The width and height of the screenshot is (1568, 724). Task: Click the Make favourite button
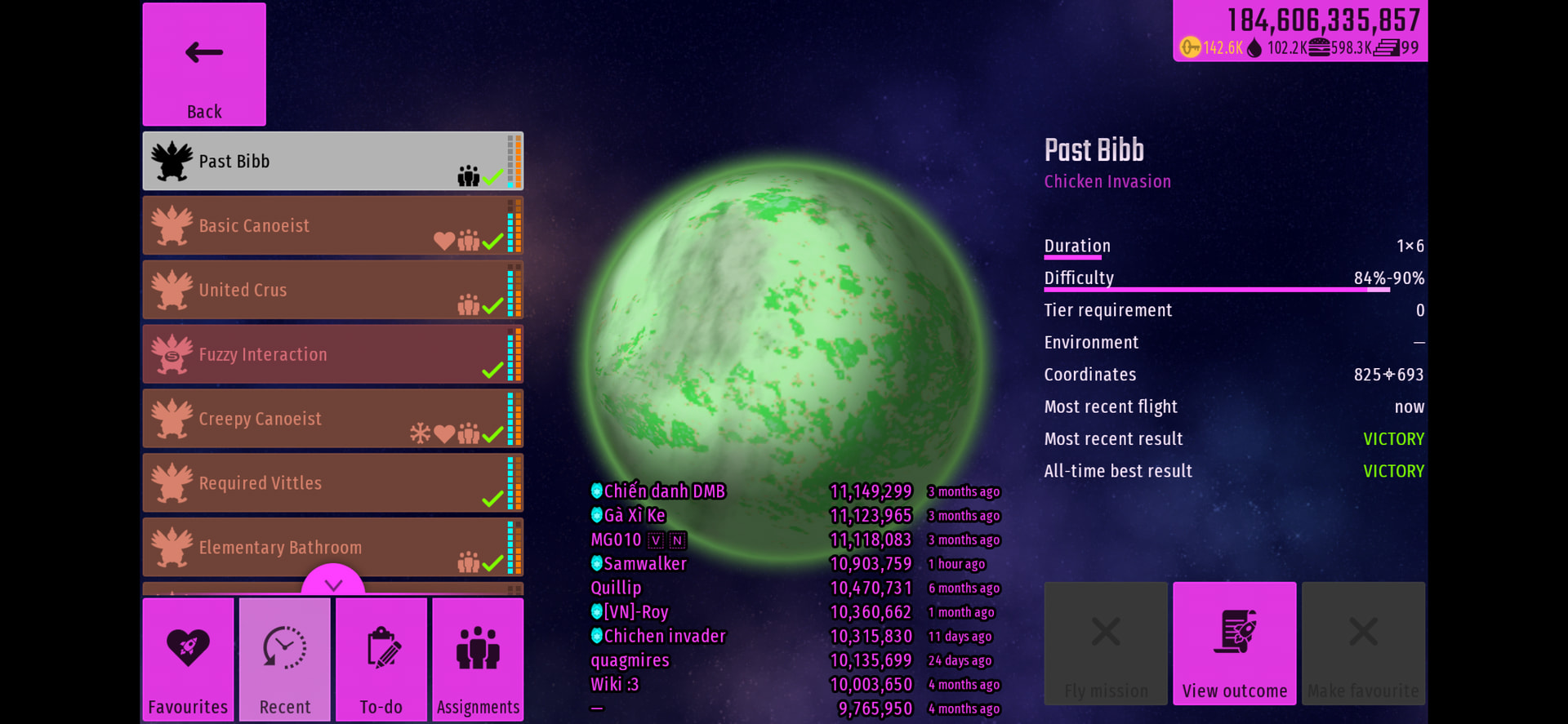point(1363,643)
